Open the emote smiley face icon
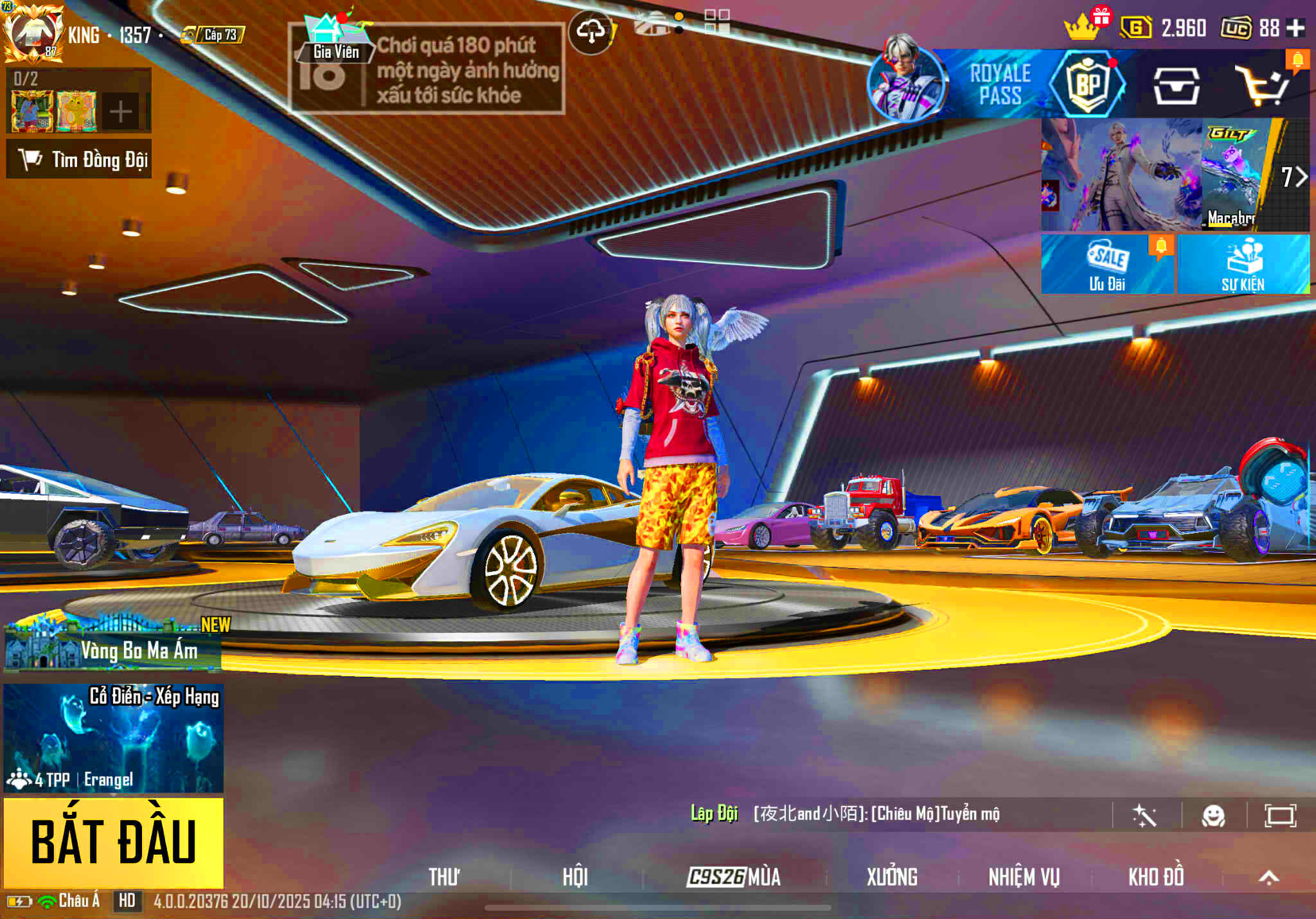Screen dimensions: 1316x919 point(1213,816)
